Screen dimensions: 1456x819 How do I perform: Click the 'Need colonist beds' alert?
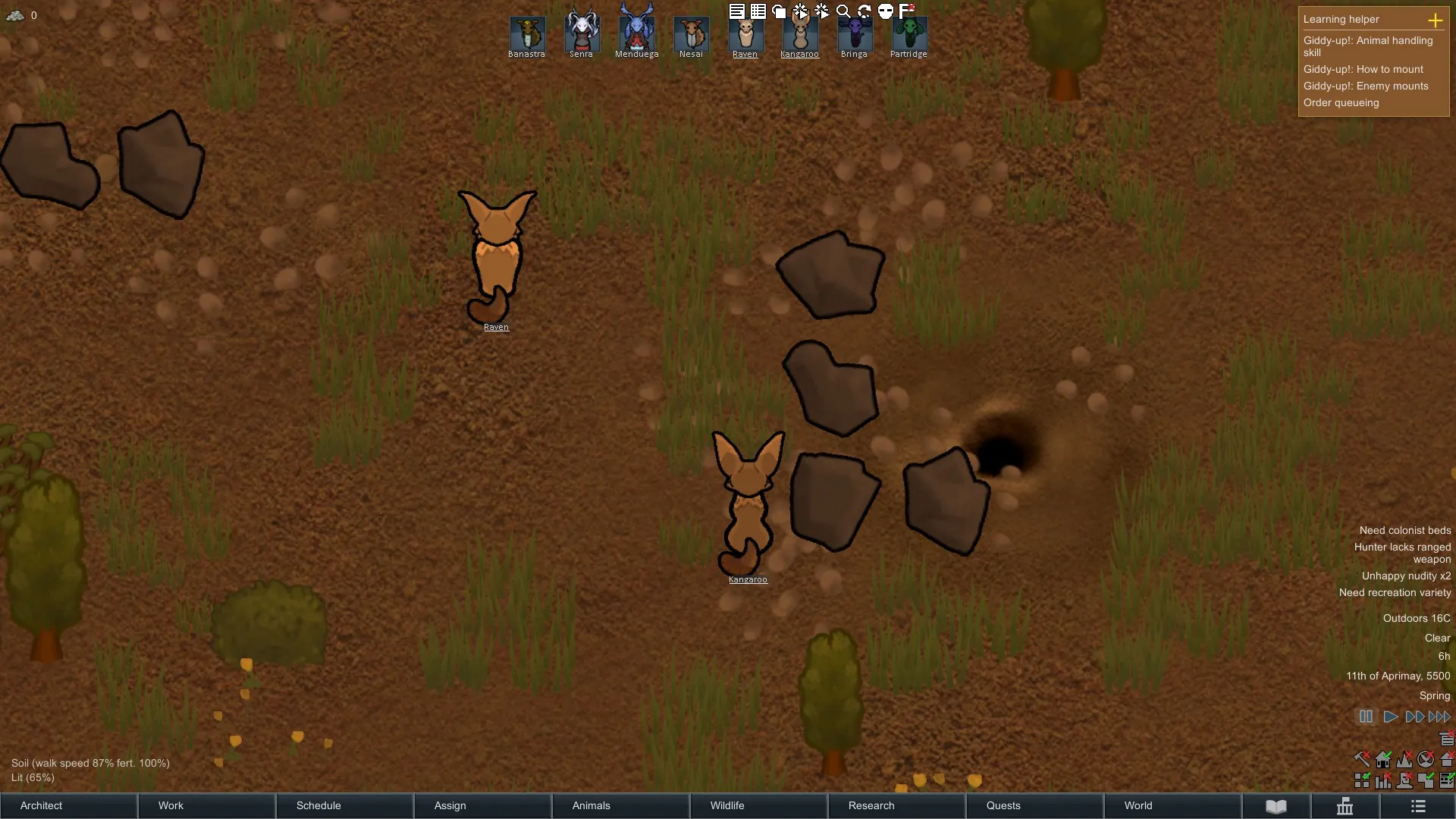[x=1404, y=531]
